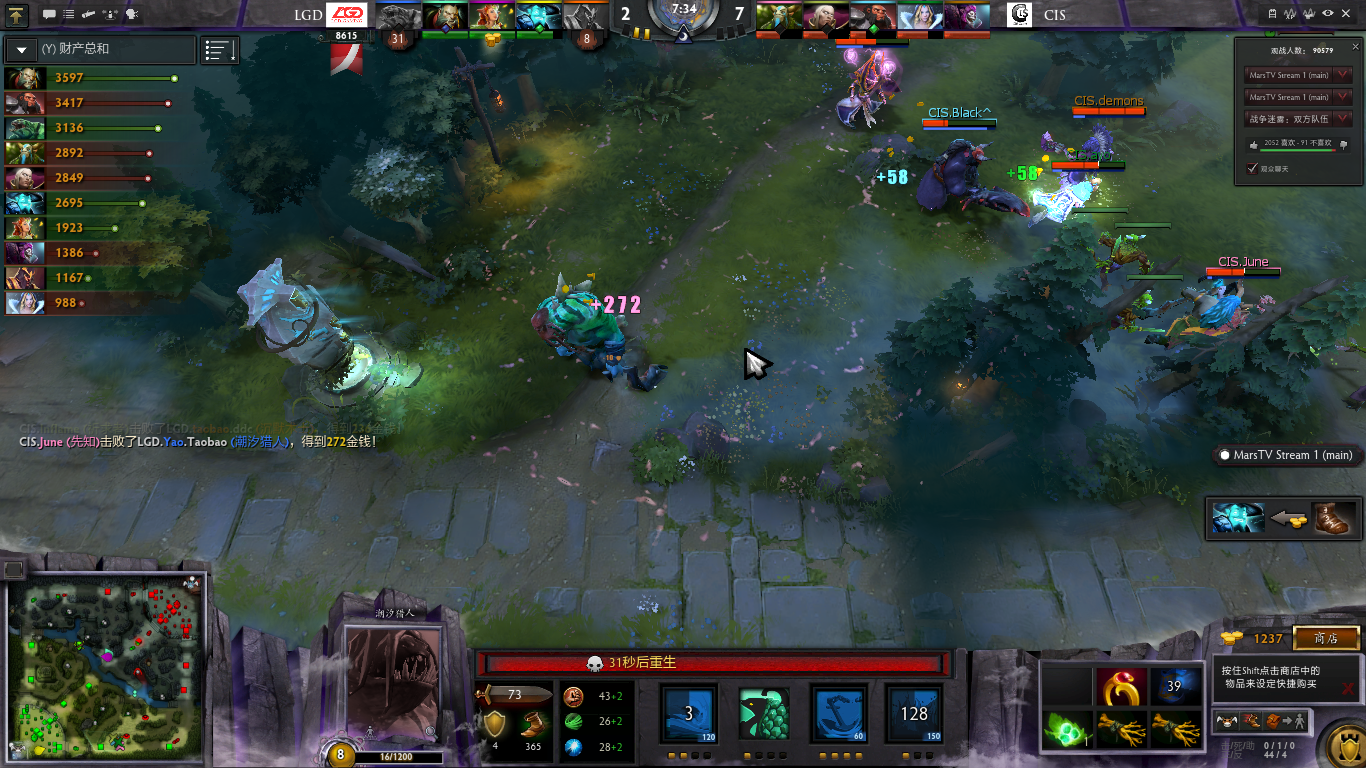
Task: Toggle the list view button beside 财产总和
Action: tap(220, 49)
